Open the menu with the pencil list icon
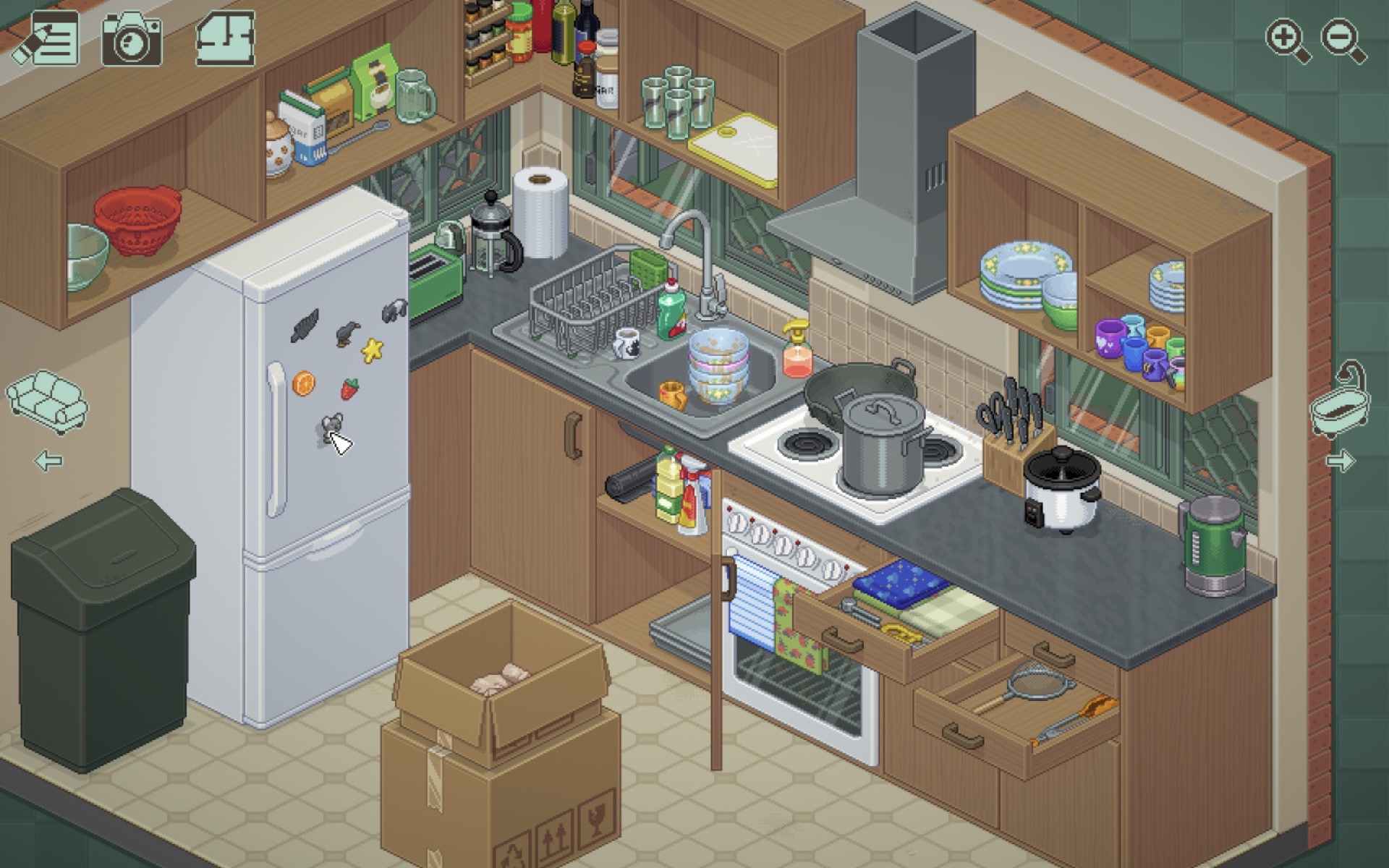Image resolution: width=1389 pixels, height=868 pixels. (48, 38)
